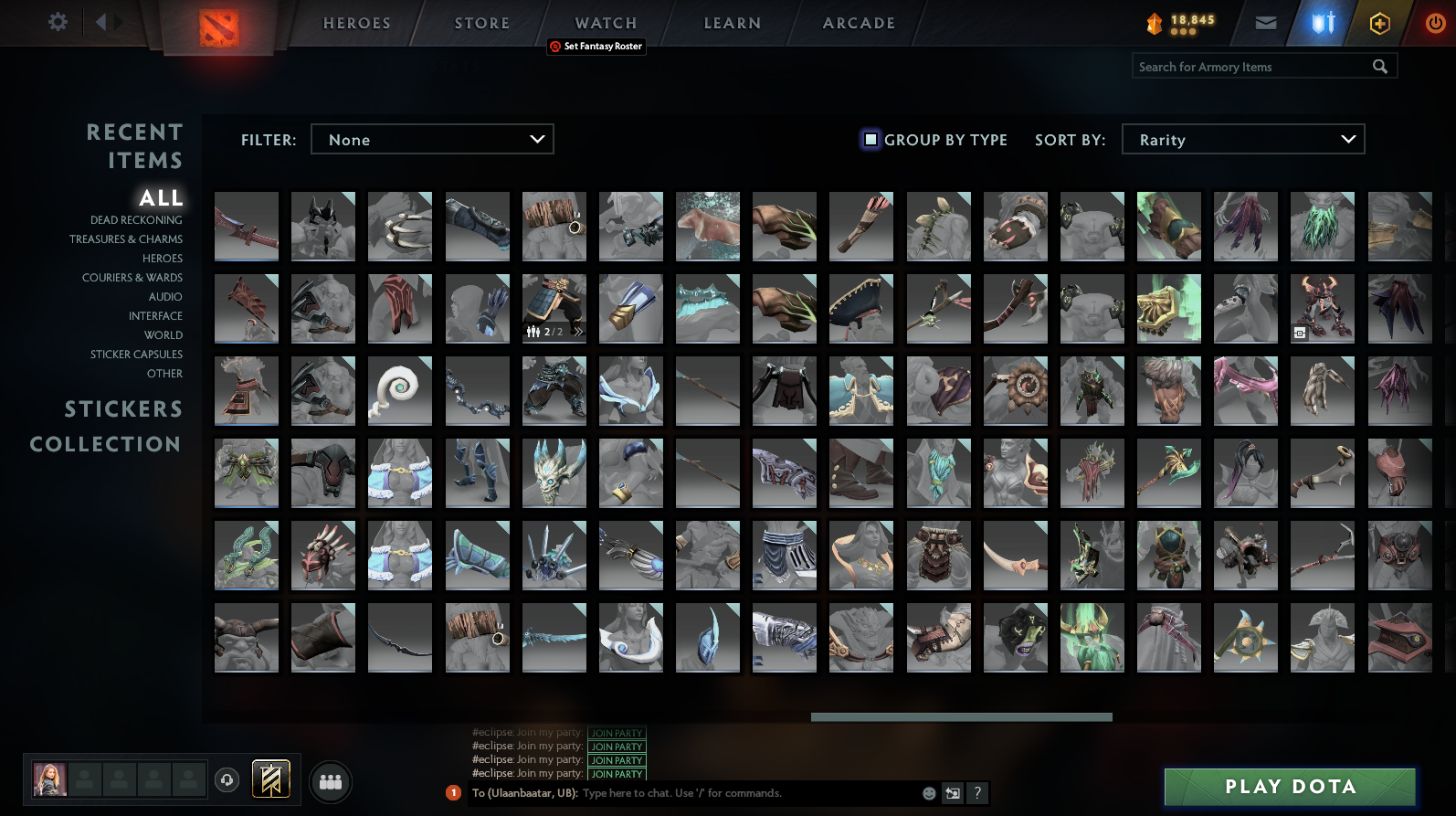Open the mail notifications envelope icon
The width and height of the screenshot is (1456, 816).
pyautogui.click(x=1266, y=22)
